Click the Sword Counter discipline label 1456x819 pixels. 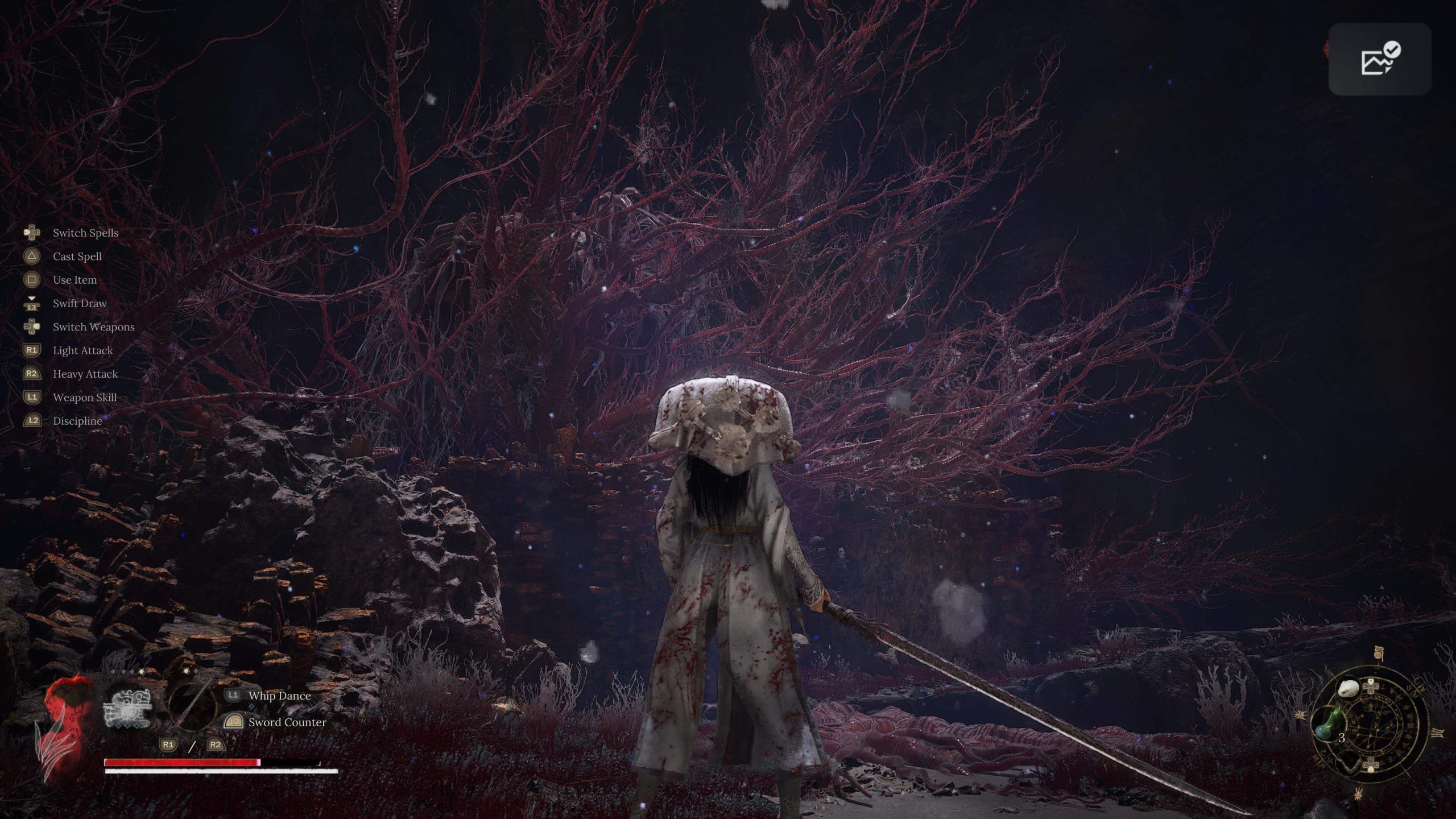[x=287, y=722]
